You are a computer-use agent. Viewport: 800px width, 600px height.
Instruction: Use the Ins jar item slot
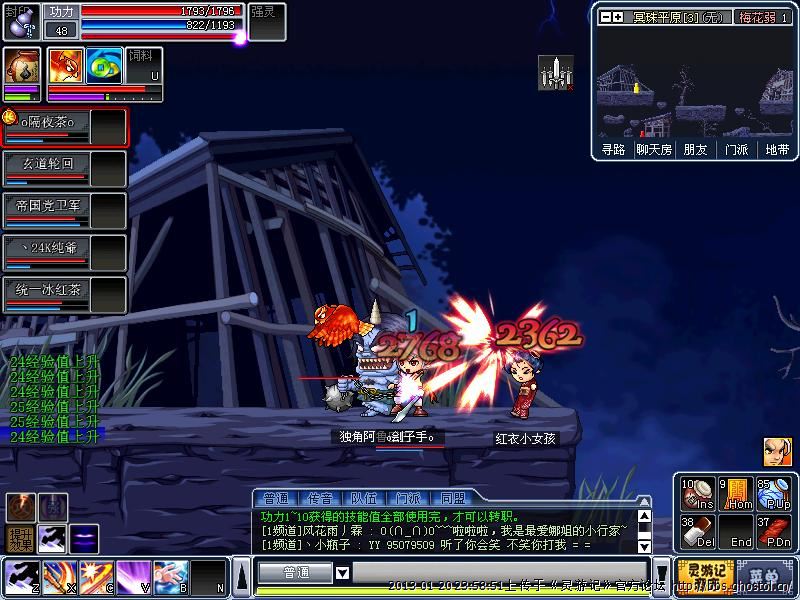click(697, 494)
